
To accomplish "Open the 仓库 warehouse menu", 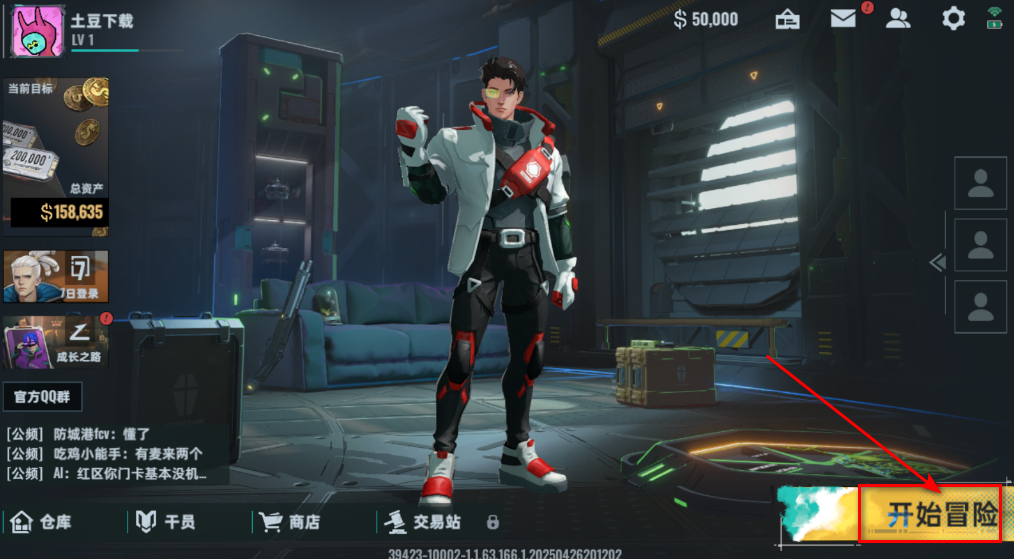I will click(42, 521).
